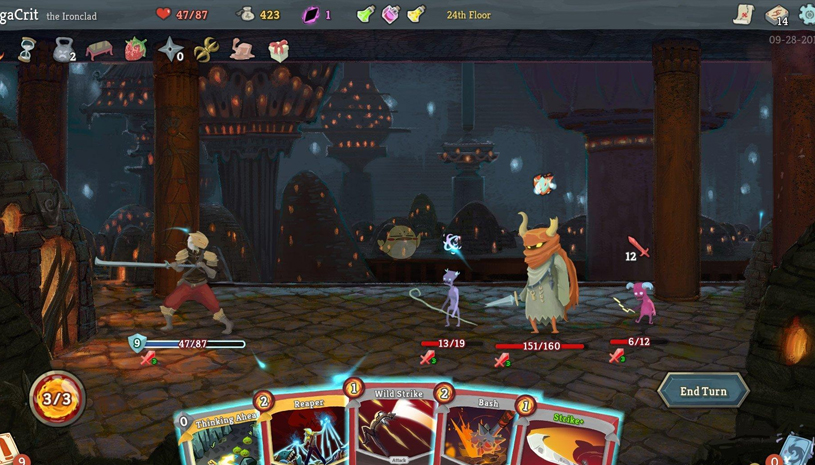This screenshot has height=465, width=815.
Task: Use the green potion
Action: (x=365, y=15)
